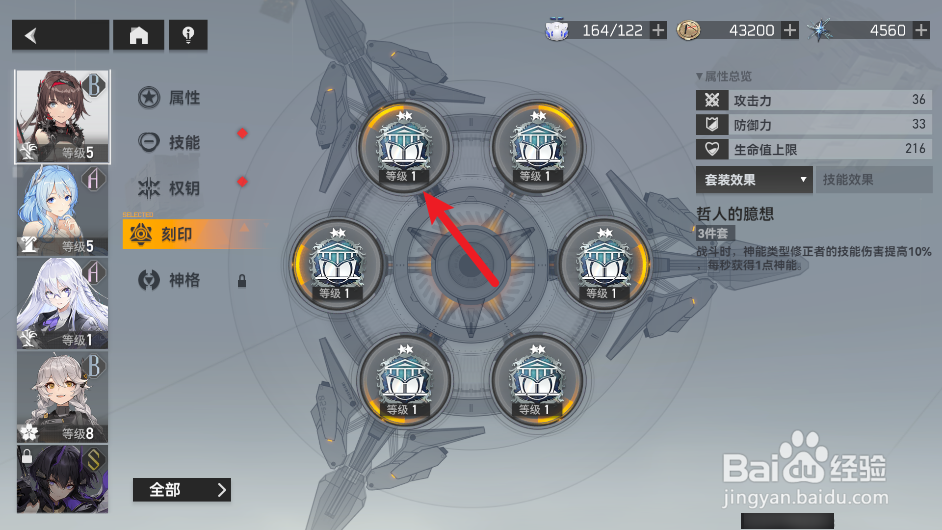Add gold coins with the plus button

tap(790, 30)
